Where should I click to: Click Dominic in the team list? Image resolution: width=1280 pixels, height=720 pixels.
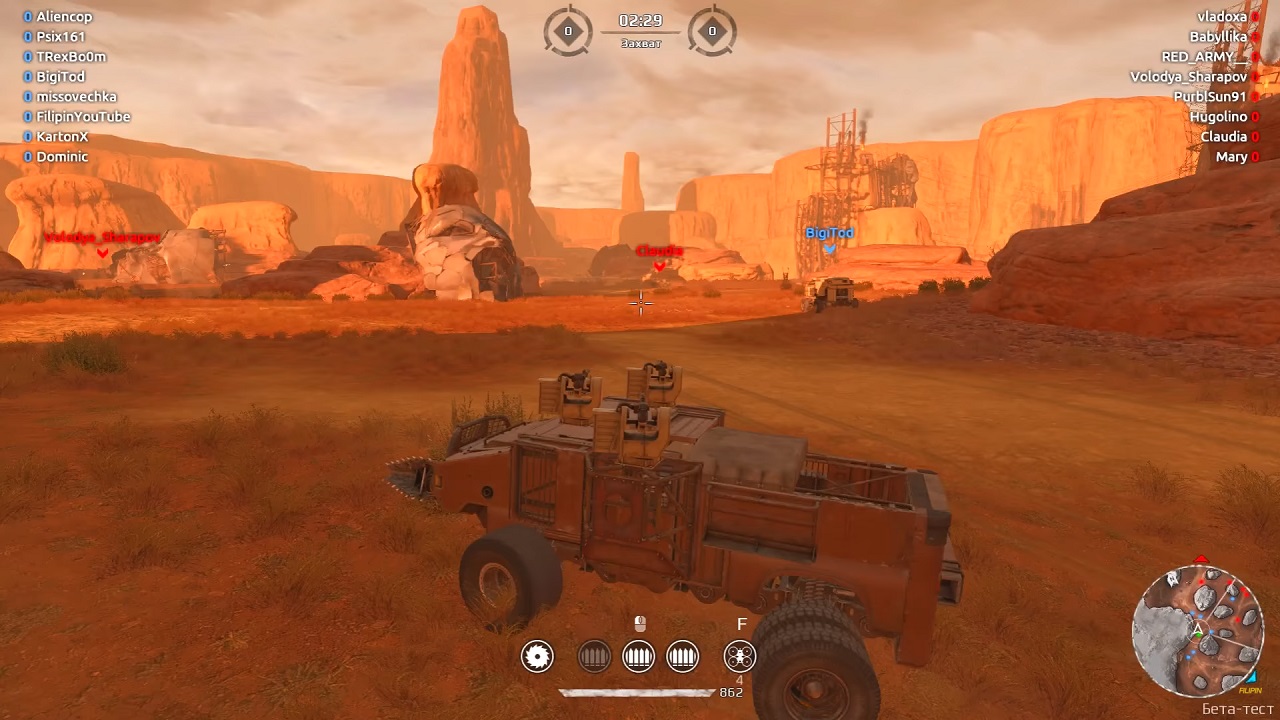62,157
